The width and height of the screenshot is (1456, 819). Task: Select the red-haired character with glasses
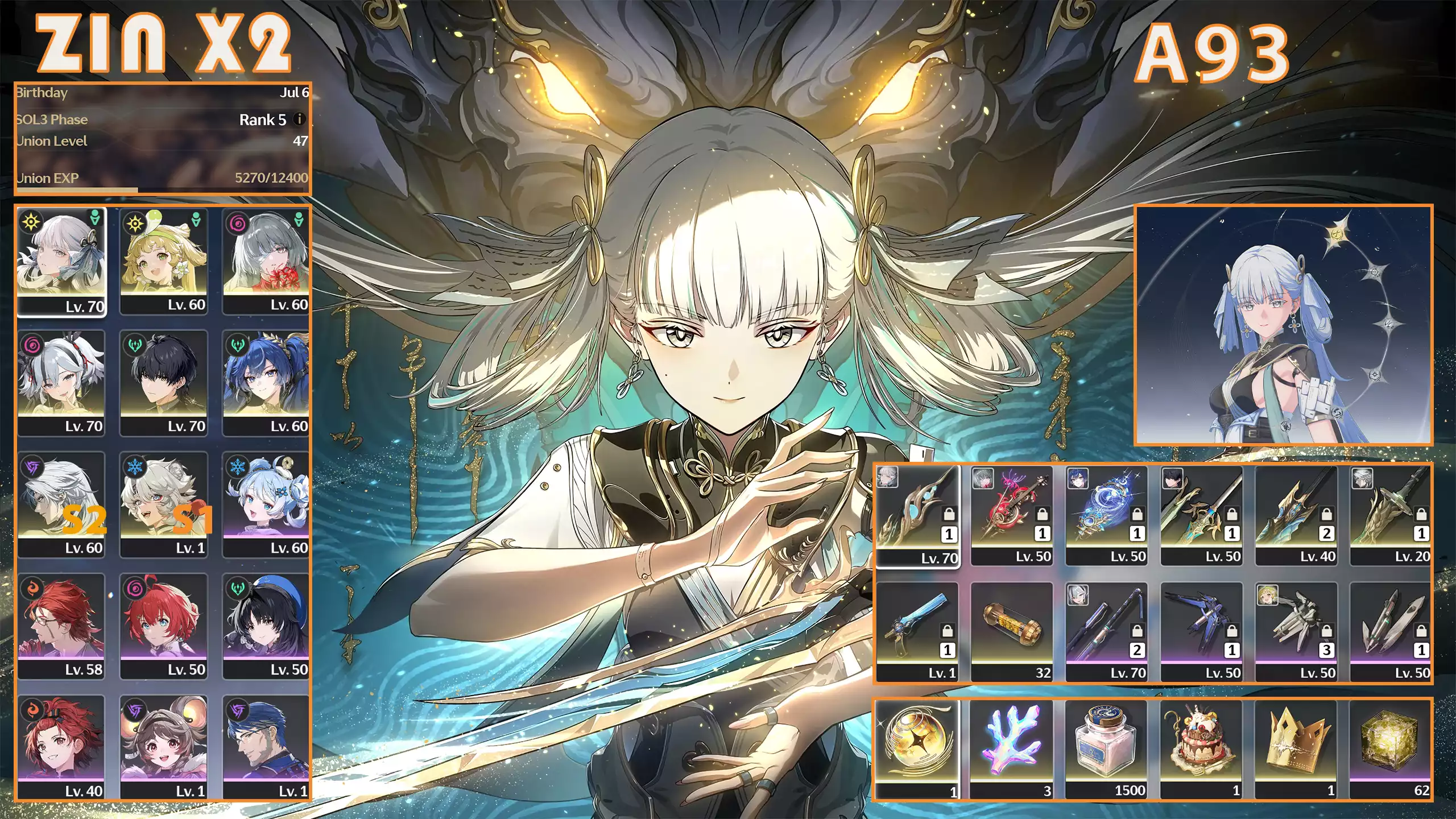click(61, 626)
